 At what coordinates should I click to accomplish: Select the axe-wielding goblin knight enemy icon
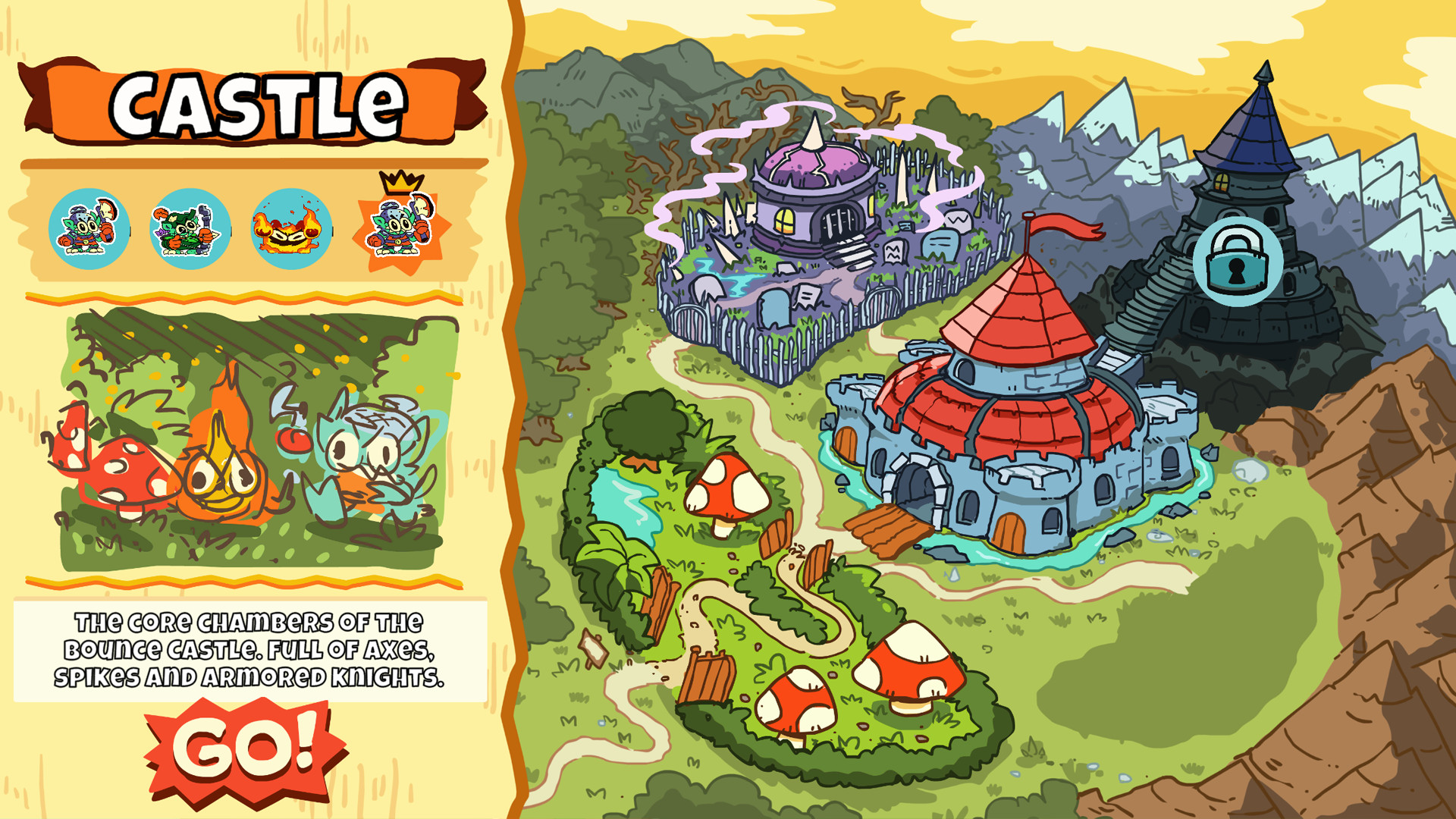pyautogui.click(x=89, y=227)
